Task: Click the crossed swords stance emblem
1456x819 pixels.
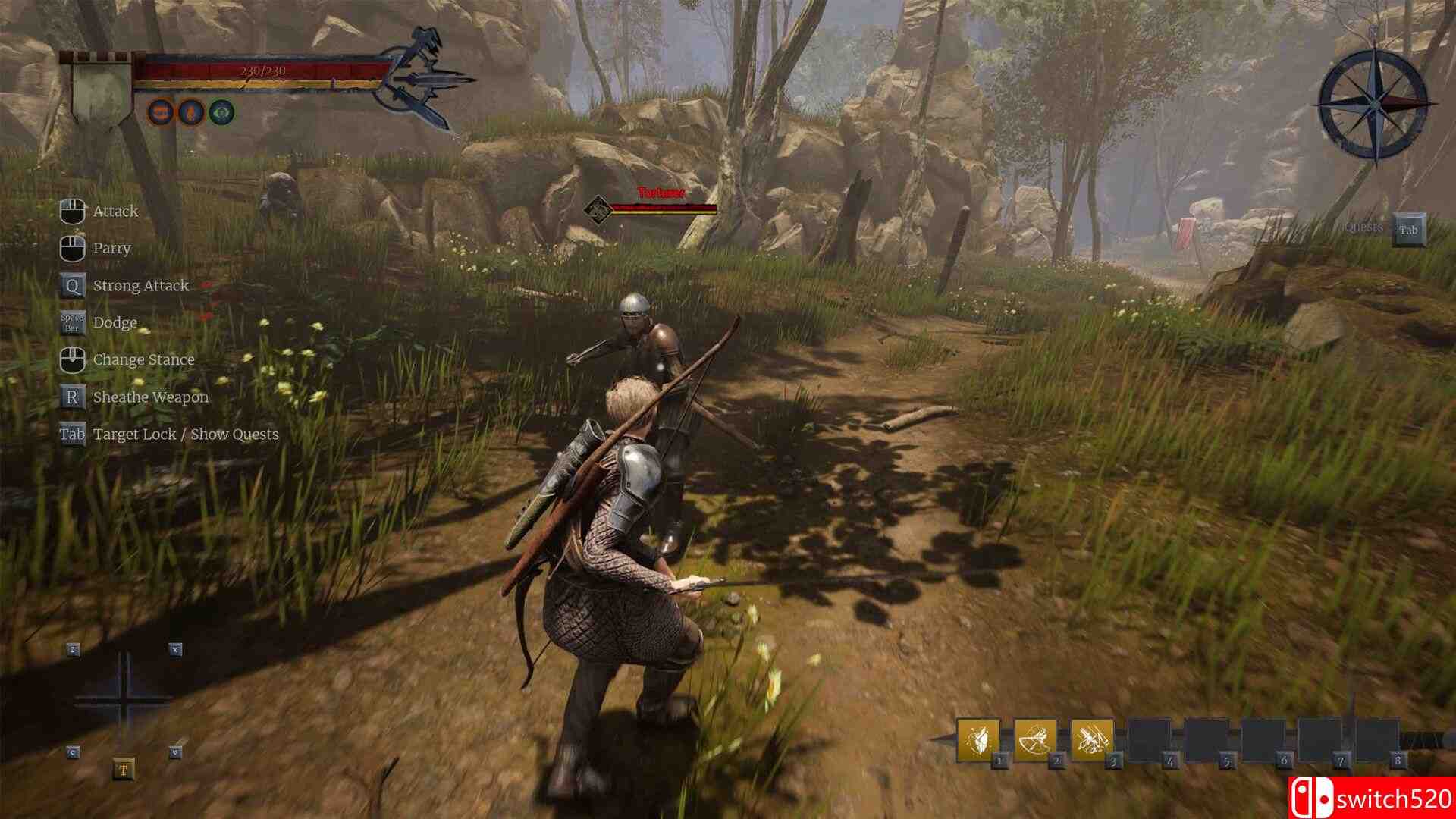Action: 421,80
